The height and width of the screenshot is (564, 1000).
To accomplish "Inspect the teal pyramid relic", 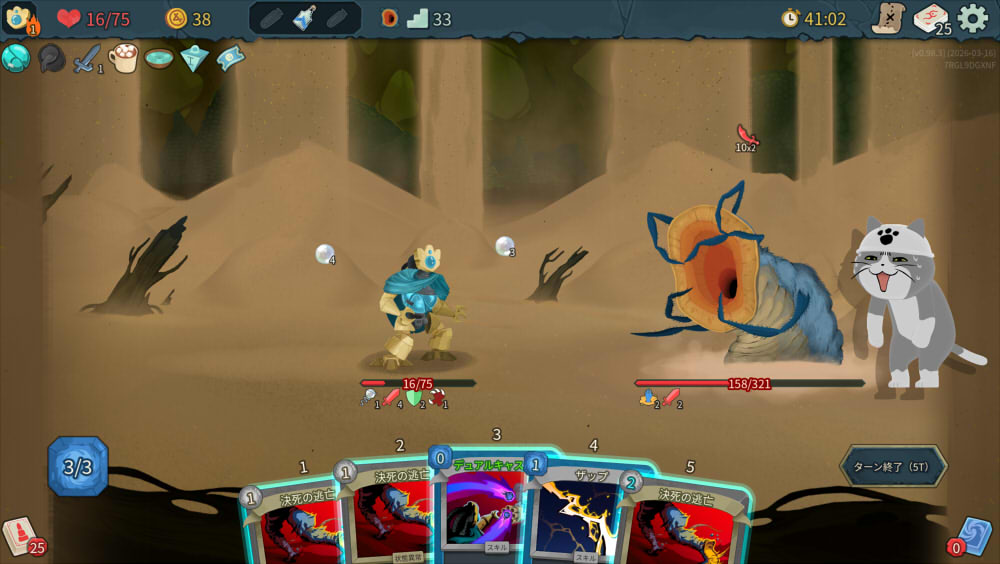I will [194, 58].
